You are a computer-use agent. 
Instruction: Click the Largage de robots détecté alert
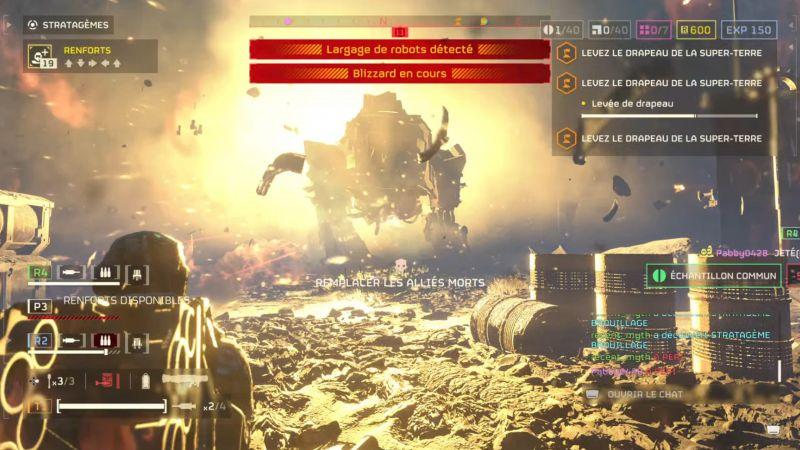[x=399, y=49]
